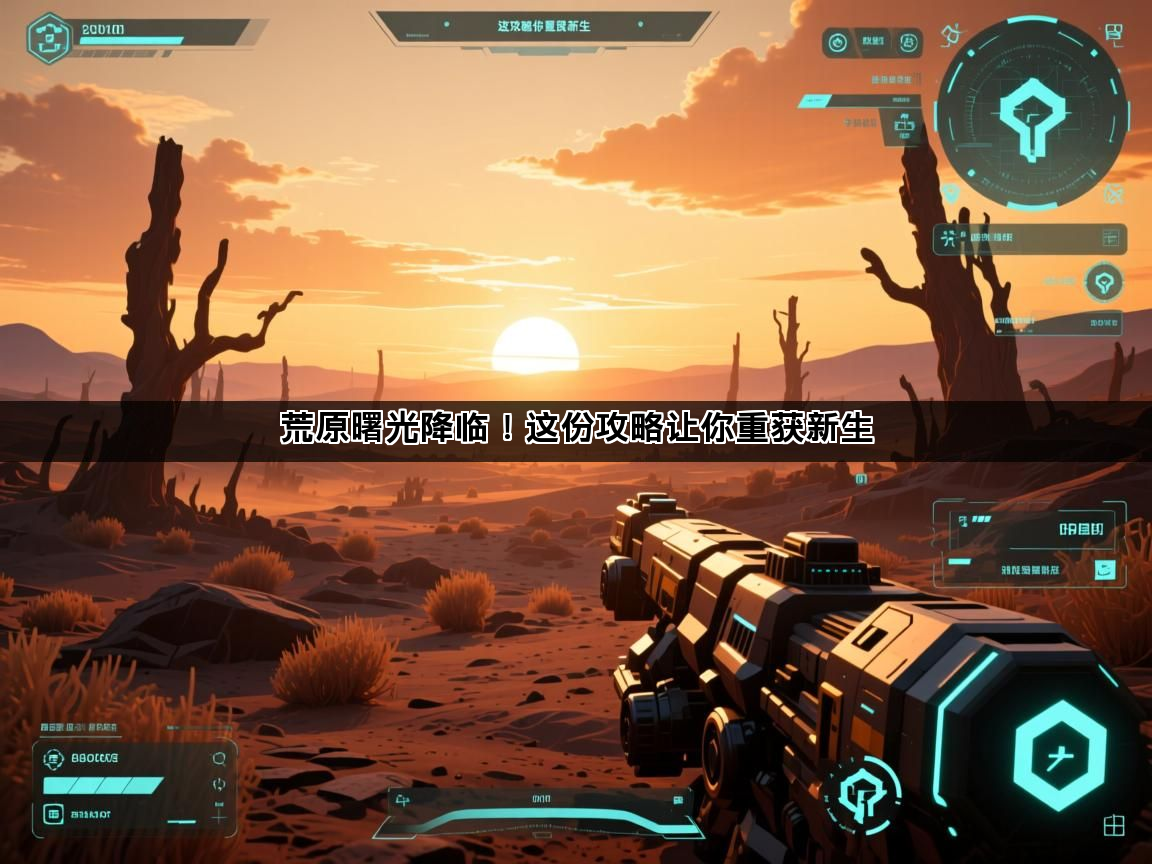Tap the shield marker below the radar
The height and width of the screenshot is (864, 1152).
950,192
